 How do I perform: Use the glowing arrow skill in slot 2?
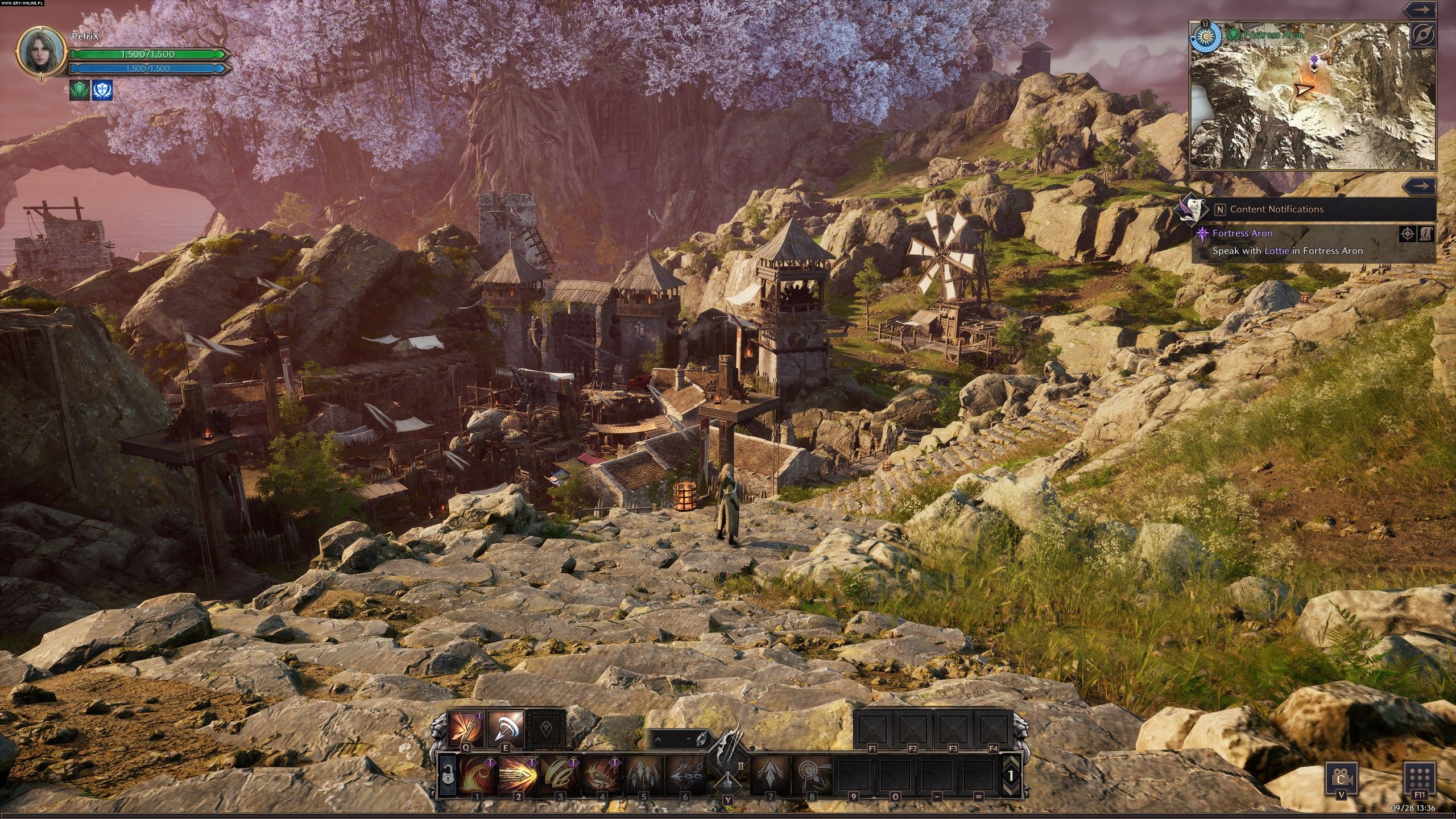tap(518, 773)
